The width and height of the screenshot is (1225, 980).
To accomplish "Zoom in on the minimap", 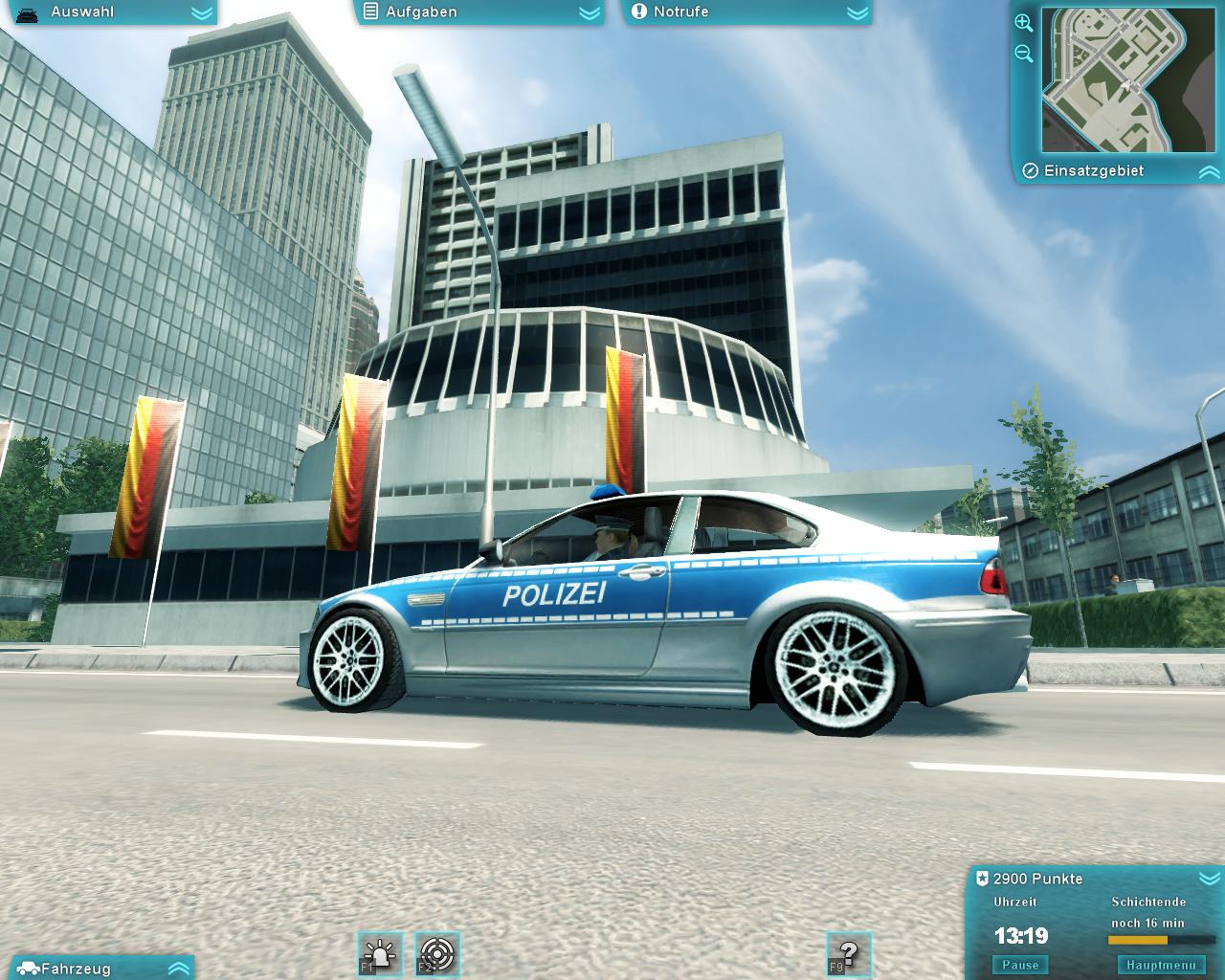I will [x=1023, y=23].
